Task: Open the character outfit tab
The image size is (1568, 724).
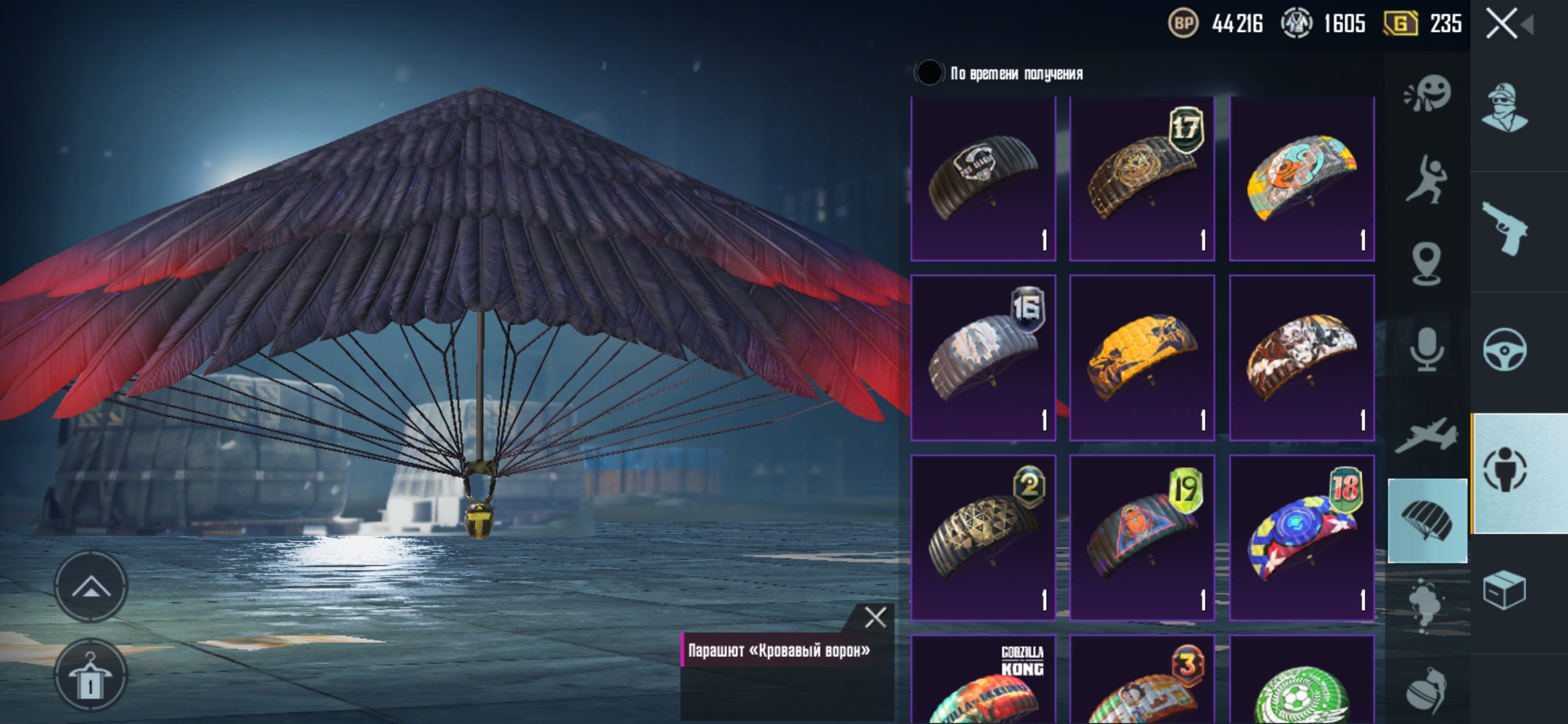Action: (1505, 107)
